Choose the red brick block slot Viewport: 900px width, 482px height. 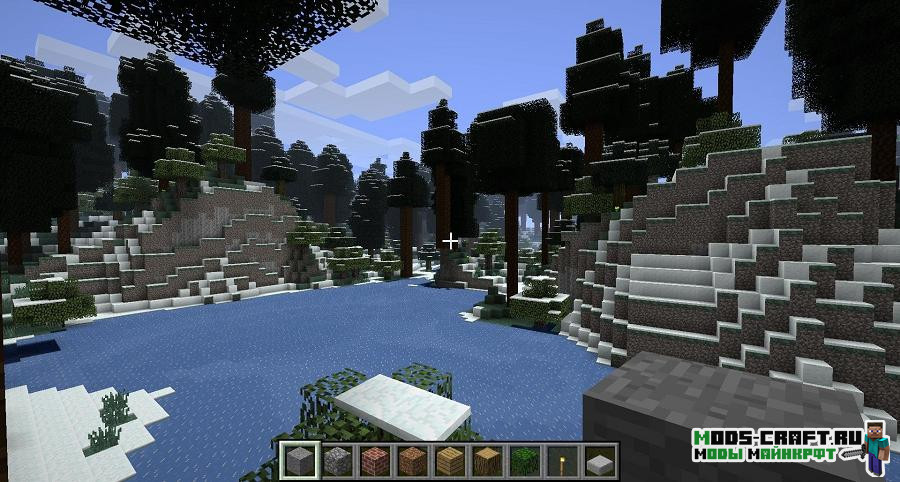[374, 461]
